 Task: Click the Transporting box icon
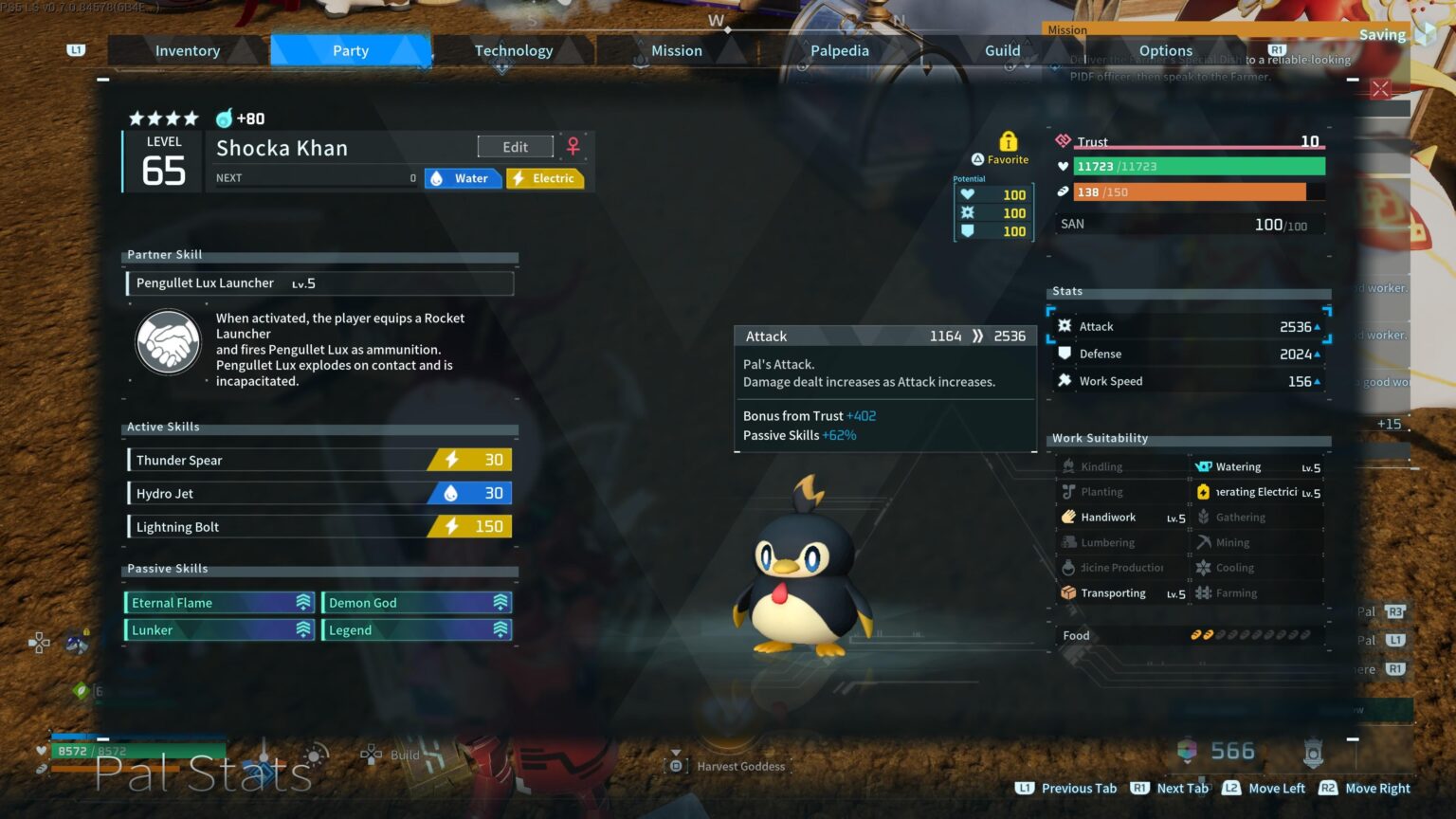[x=1068, y=592]
